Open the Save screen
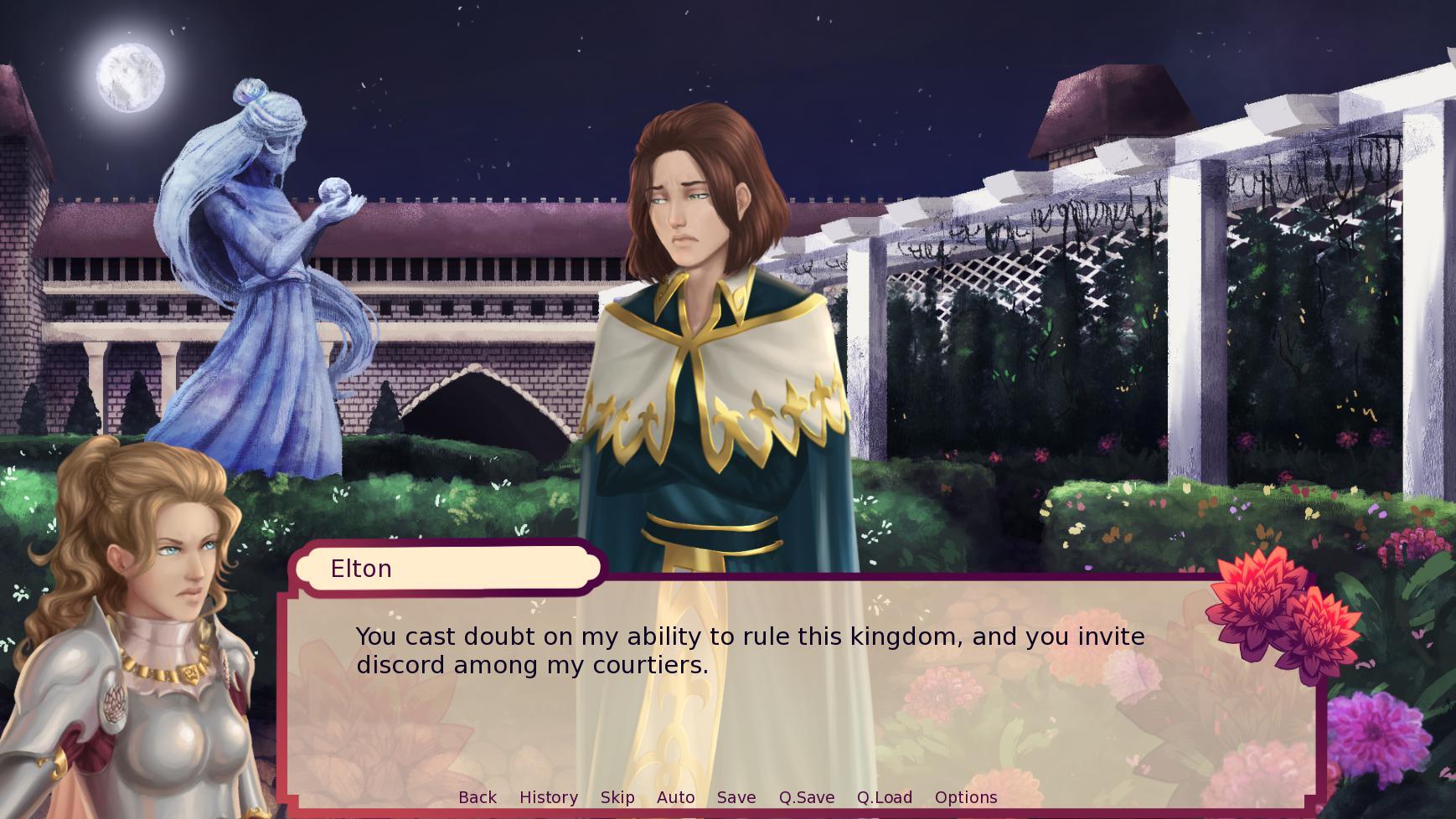 [x=736, y=797]
